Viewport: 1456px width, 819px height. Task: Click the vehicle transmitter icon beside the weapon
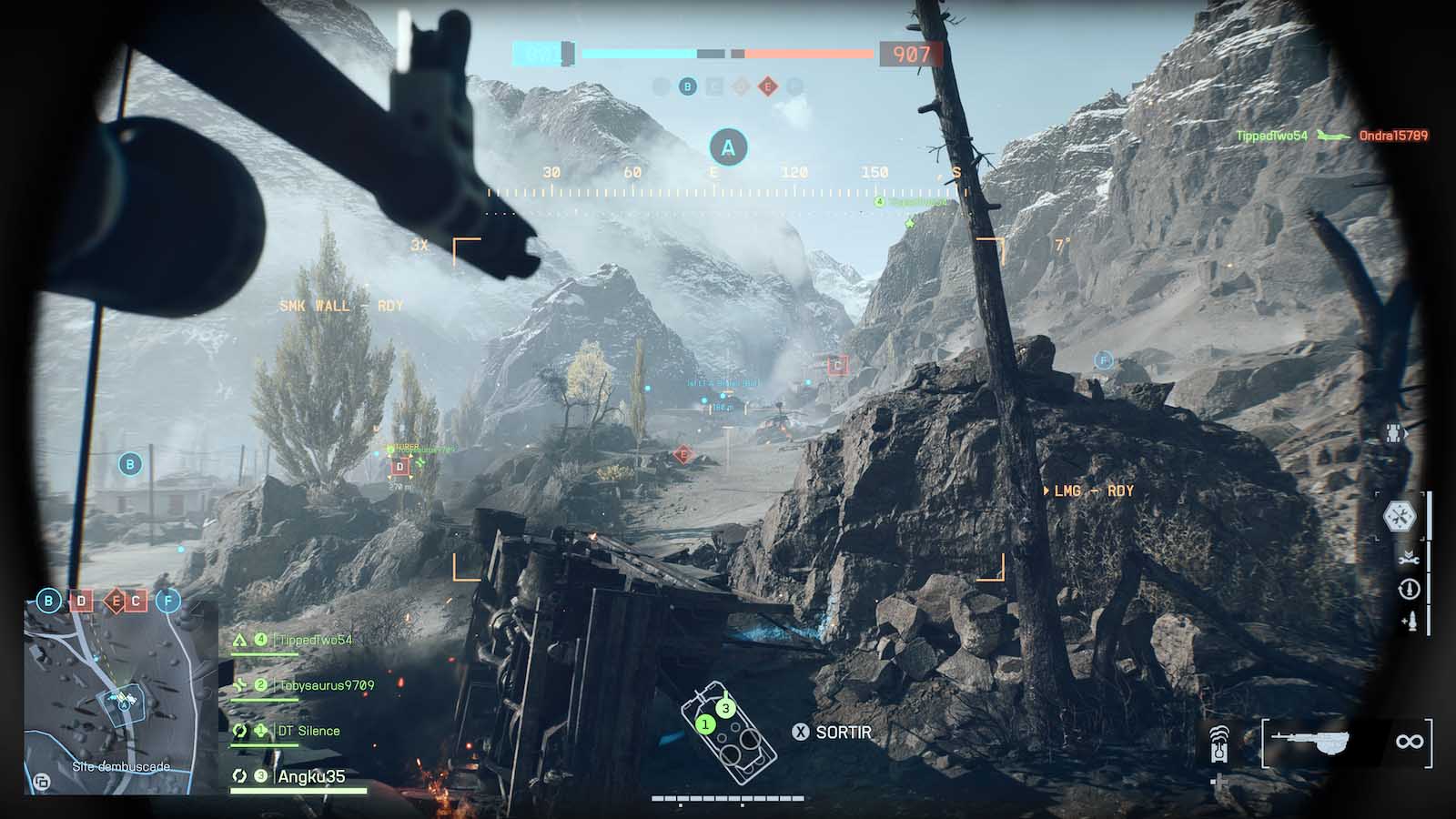(x=1221, y=743)
